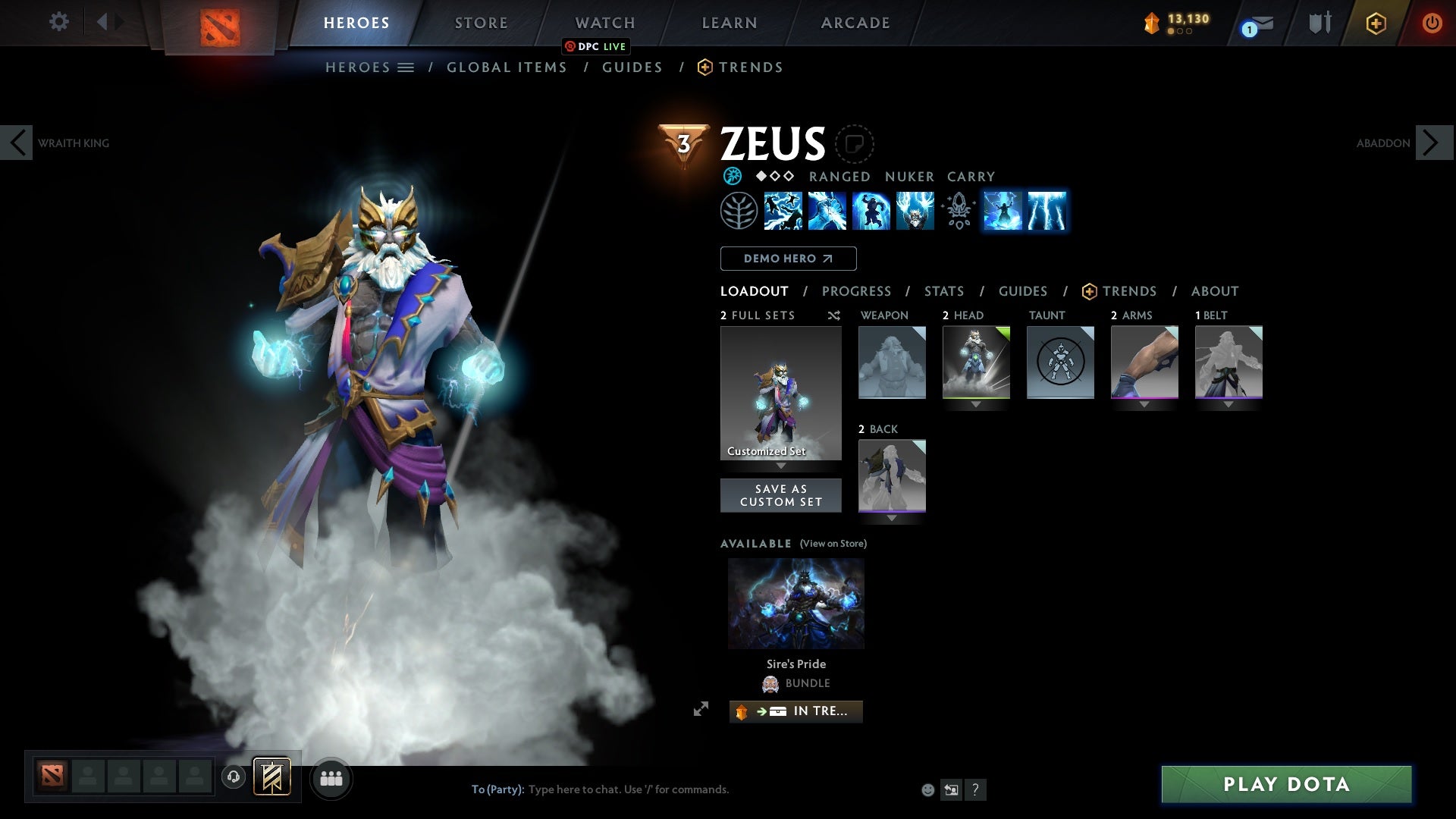
Task: Open the Store tab
Action: (x=481, y=23)
